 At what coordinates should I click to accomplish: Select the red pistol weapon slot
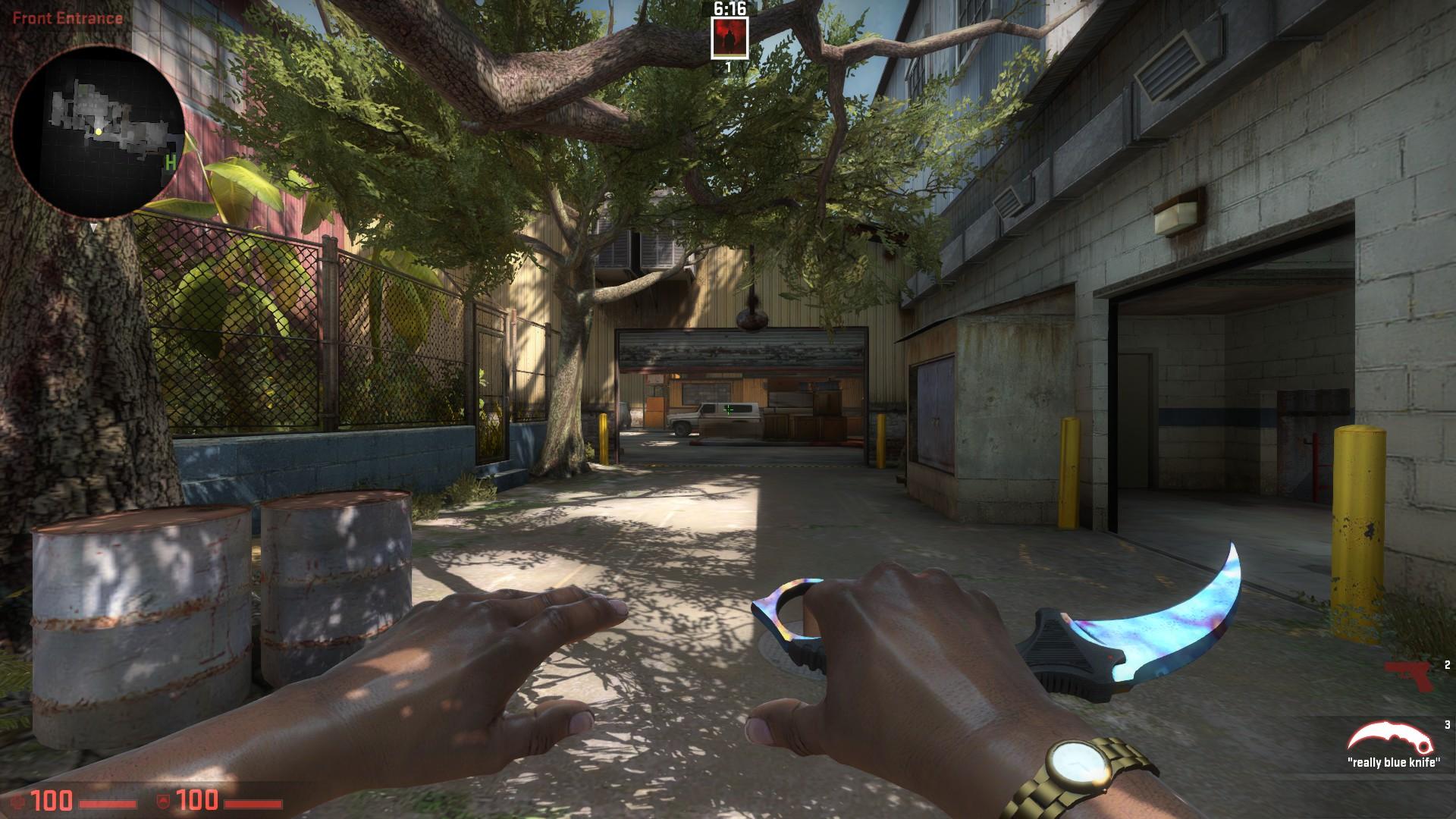click(1410, 676)
